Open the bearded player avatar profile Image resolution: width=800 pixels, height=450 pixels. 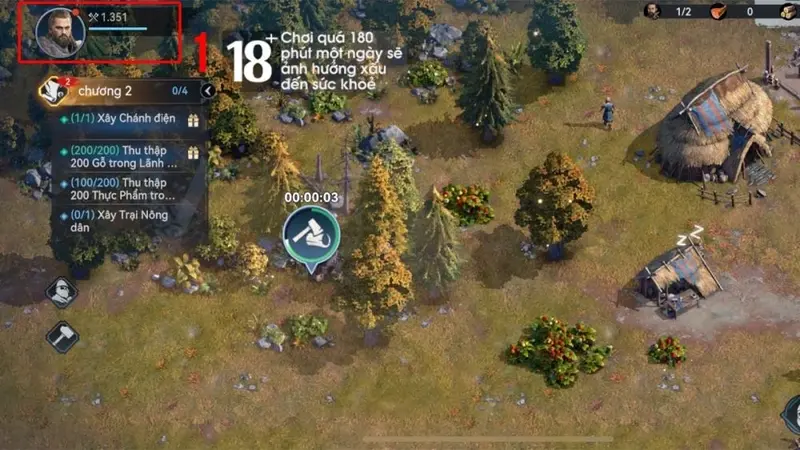point(59,32)
